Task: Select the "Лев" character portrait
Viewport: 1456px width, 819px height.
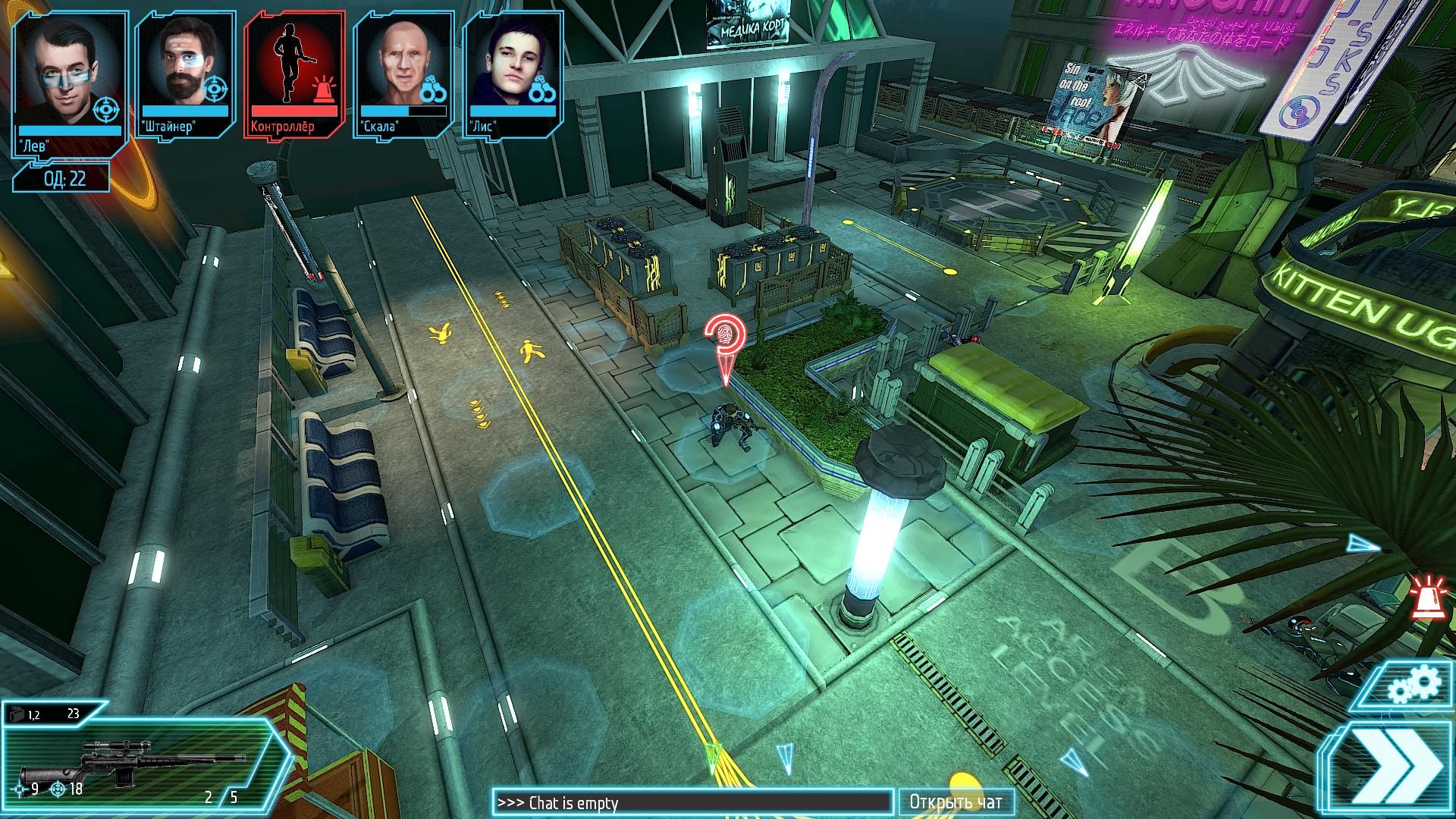Action: tap(67, 76)
